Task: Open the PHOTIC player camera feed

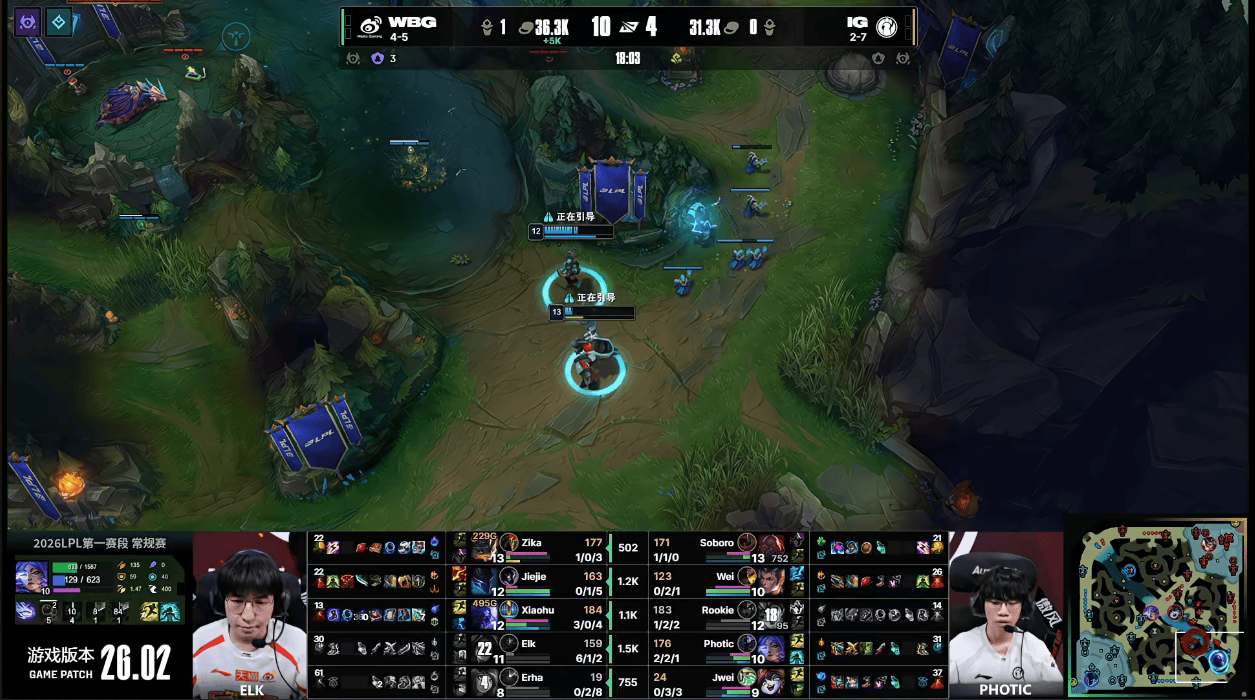Action: [1005, 615]
